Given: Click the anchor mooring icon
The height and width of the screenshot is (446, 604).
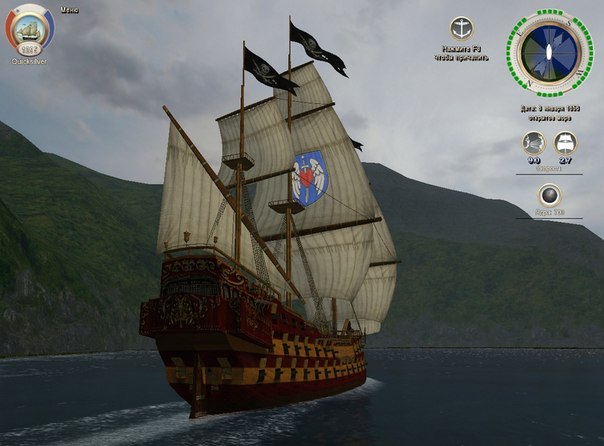Looking at the screenshot, I should [x=461, y=28].
